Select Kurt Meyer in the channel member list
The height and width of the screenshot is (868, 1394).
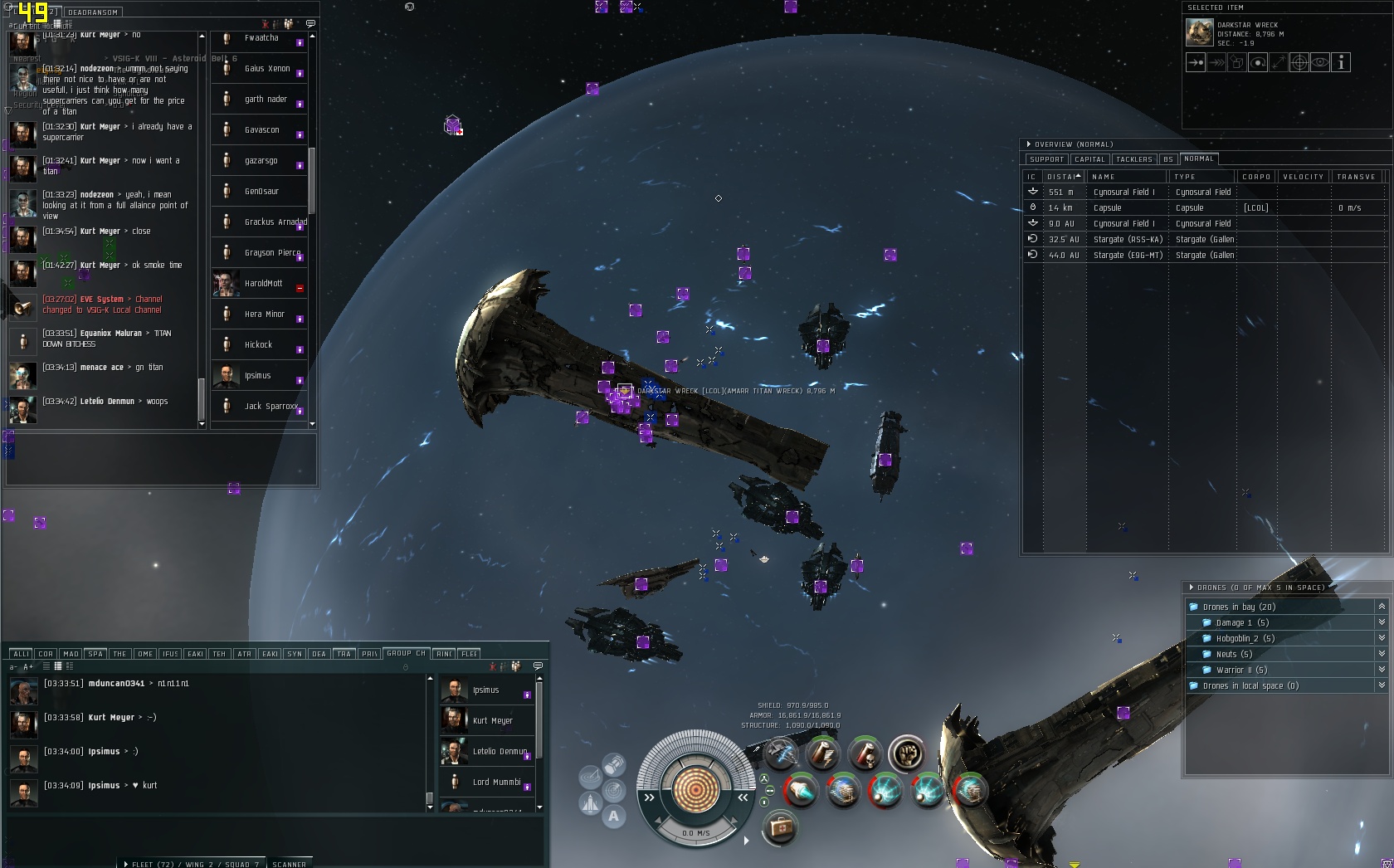pos(492,721)
